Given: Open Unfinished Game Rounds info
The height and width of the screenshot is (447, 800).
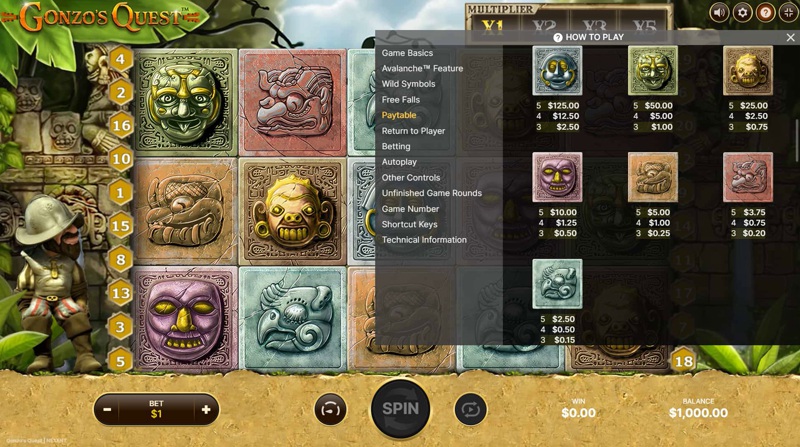Looking at the screenshot, I should click(432, 193).
